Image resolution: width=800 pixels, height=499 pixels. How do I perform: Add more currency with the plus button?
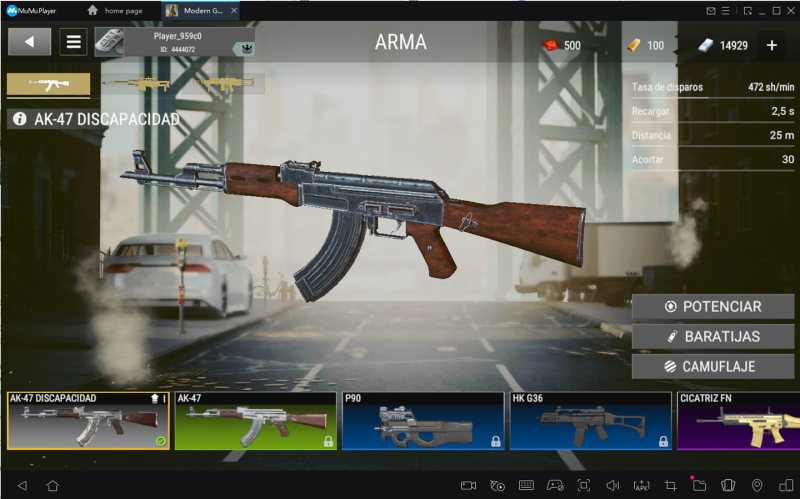(x=772, y=45)
